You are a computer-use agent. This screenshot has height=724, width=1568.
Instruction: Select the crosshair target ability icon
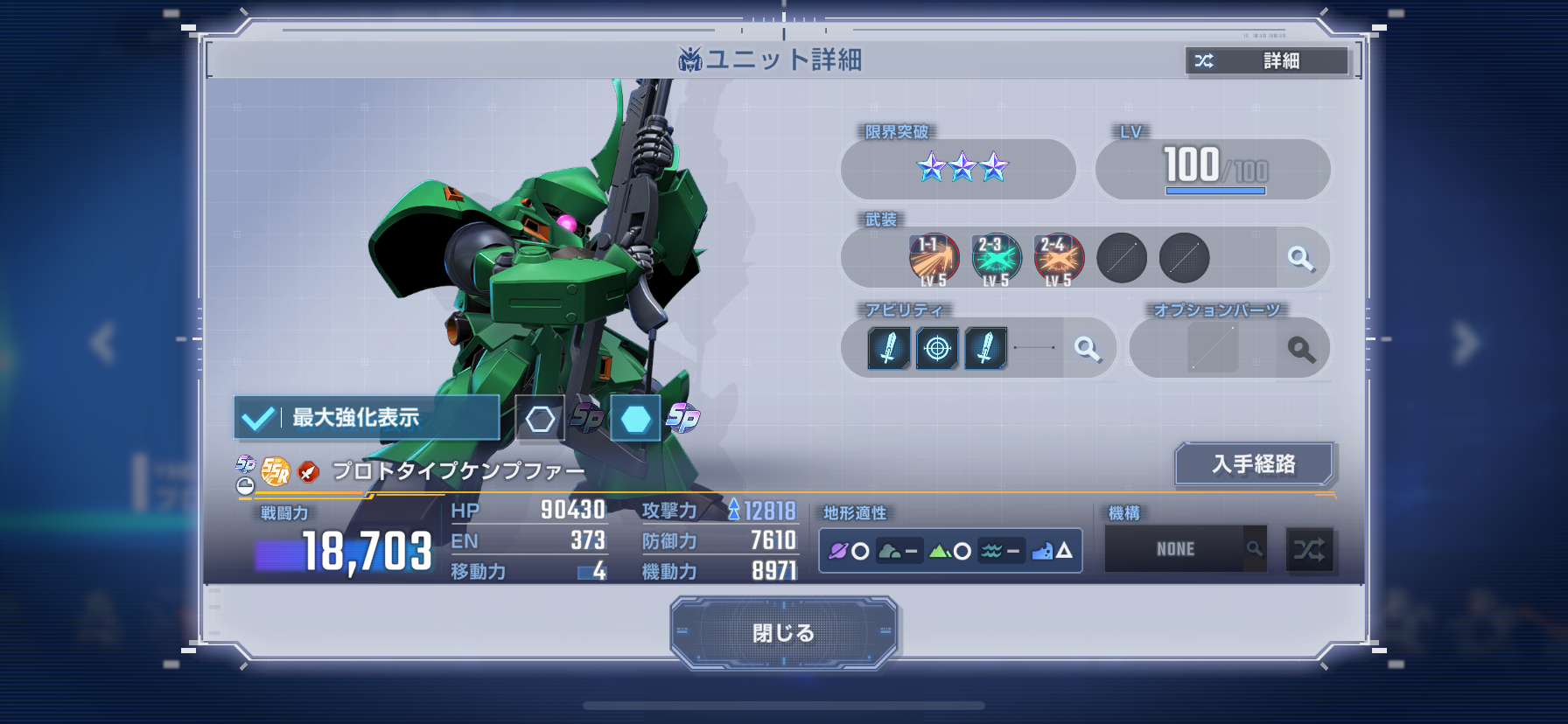(x=937, y=348)
